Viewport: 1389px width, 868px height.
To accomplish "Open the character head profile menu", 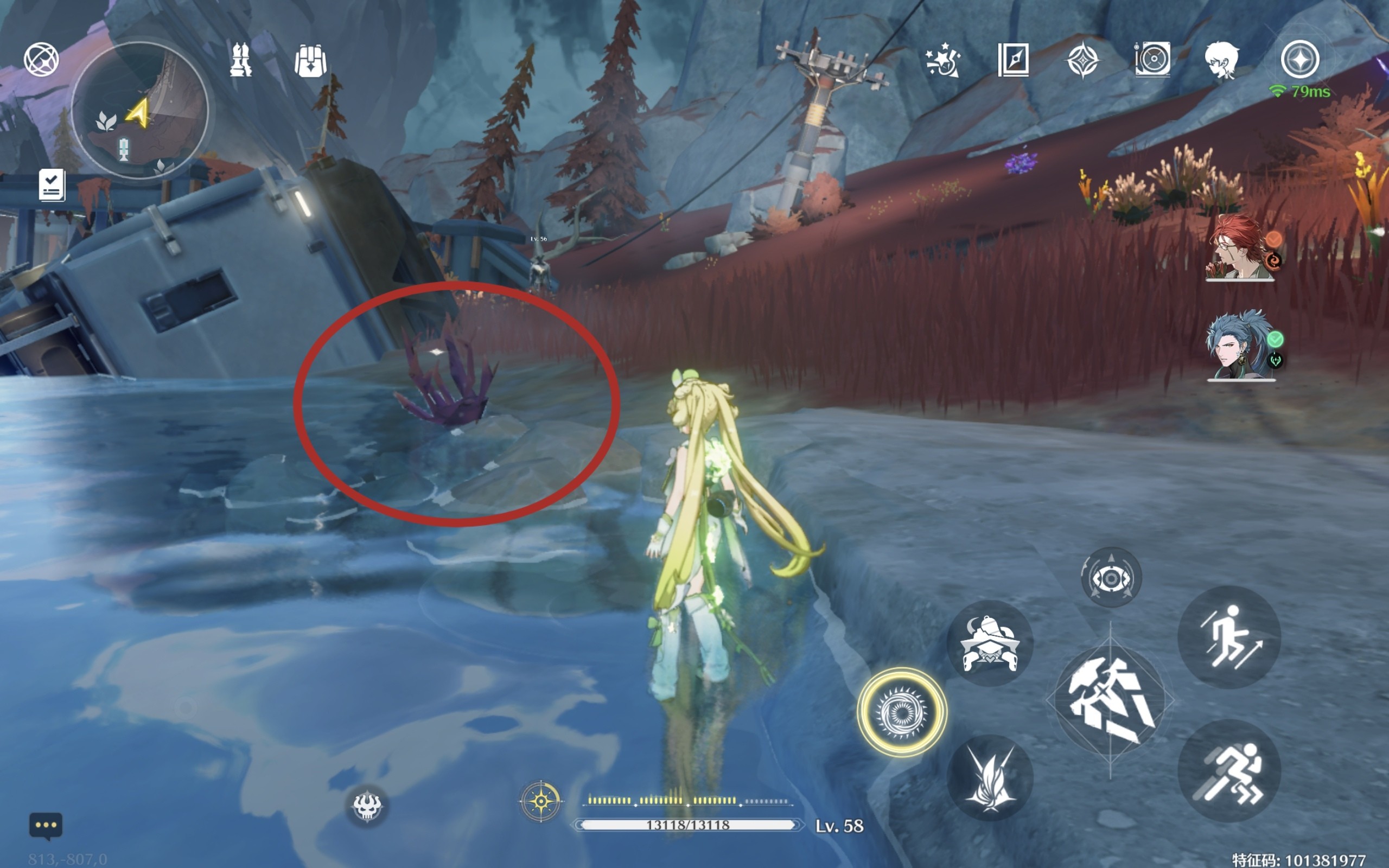I will coord(1222,60).
